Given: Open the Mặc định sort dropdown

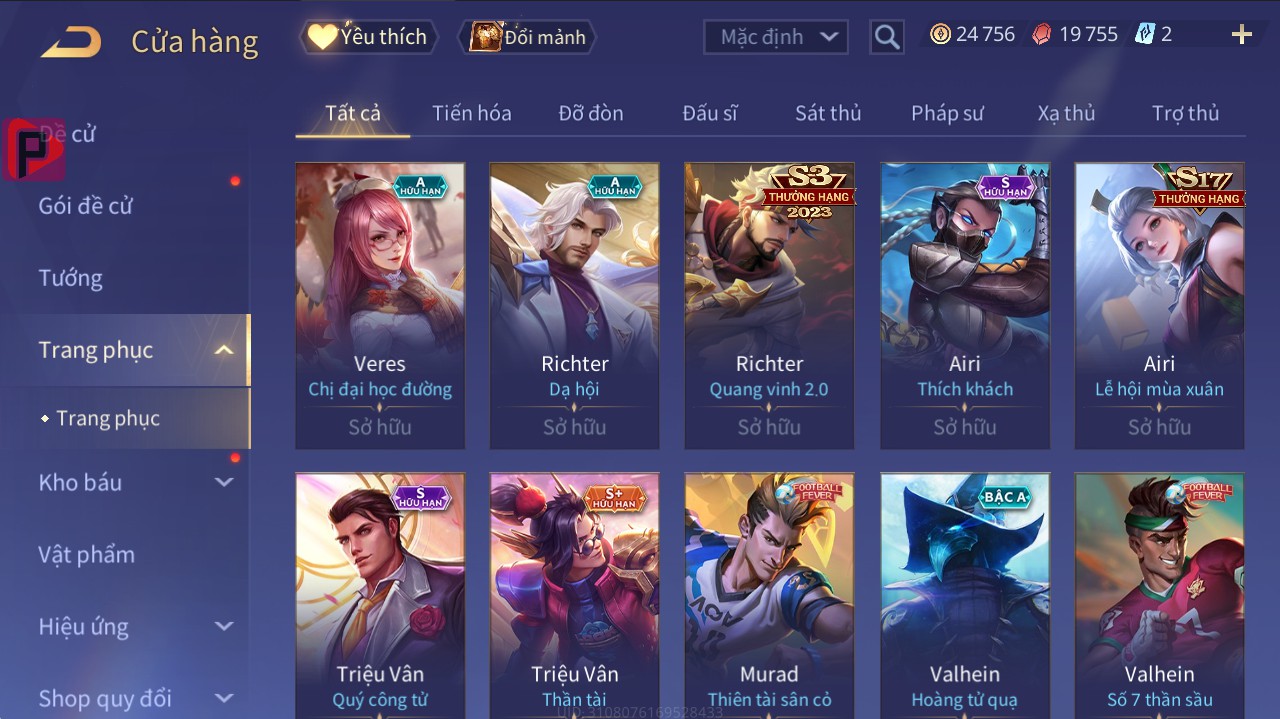Looking at the screenshot, I should point(776,37).
